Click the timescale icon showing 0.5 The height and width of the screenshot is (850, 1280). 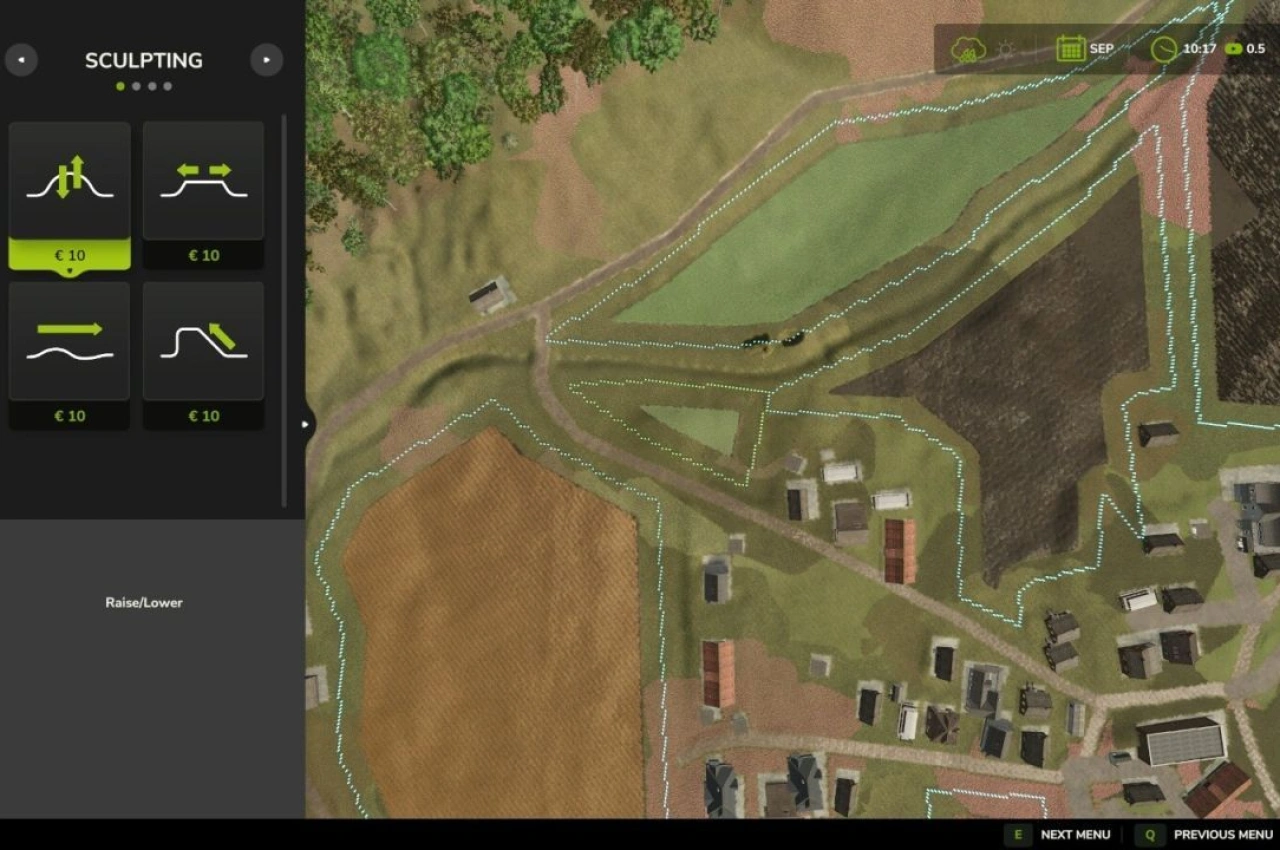point(1232,48)
